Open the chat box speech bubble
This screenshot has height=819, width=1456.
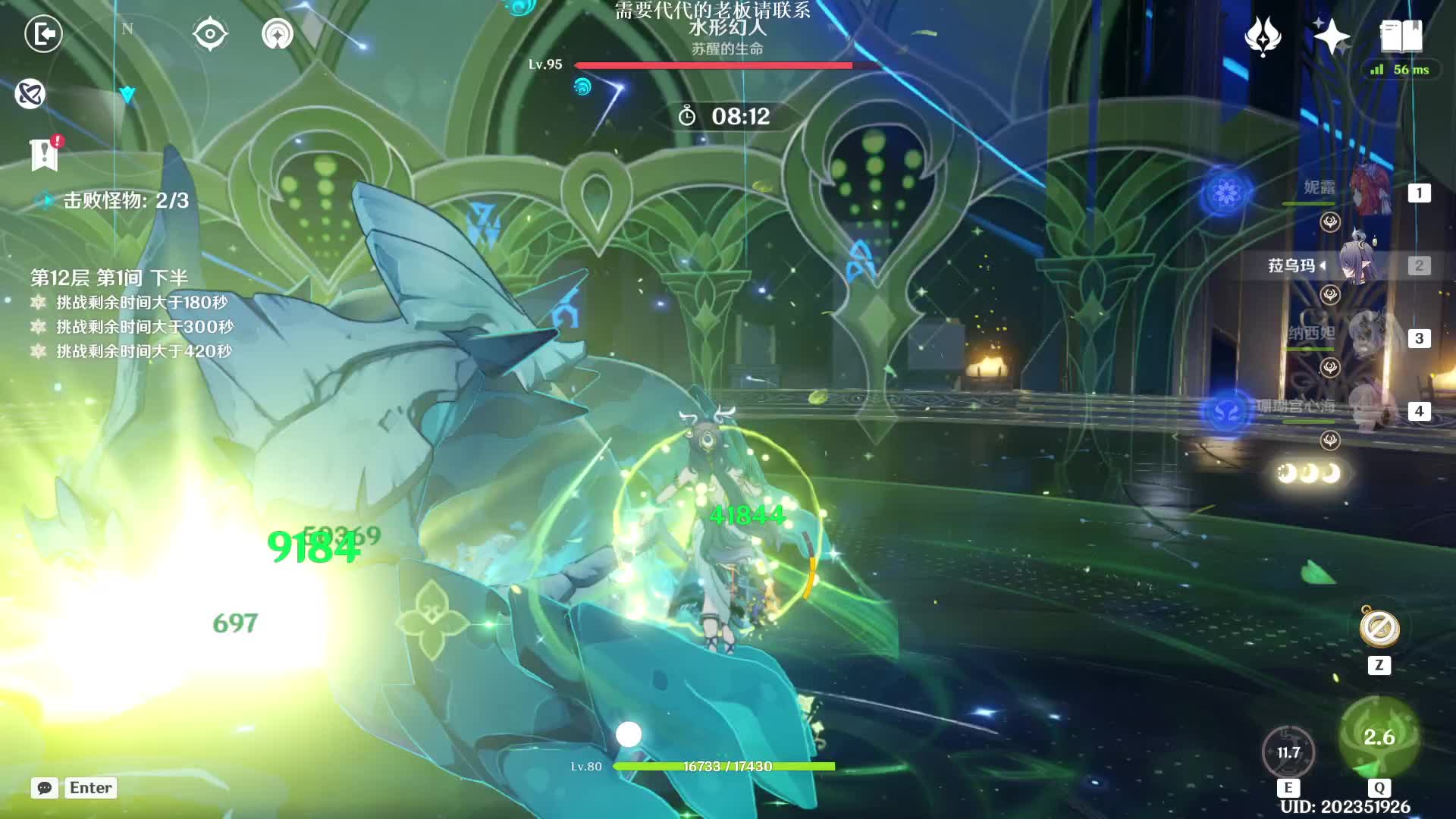coord(45,788)
